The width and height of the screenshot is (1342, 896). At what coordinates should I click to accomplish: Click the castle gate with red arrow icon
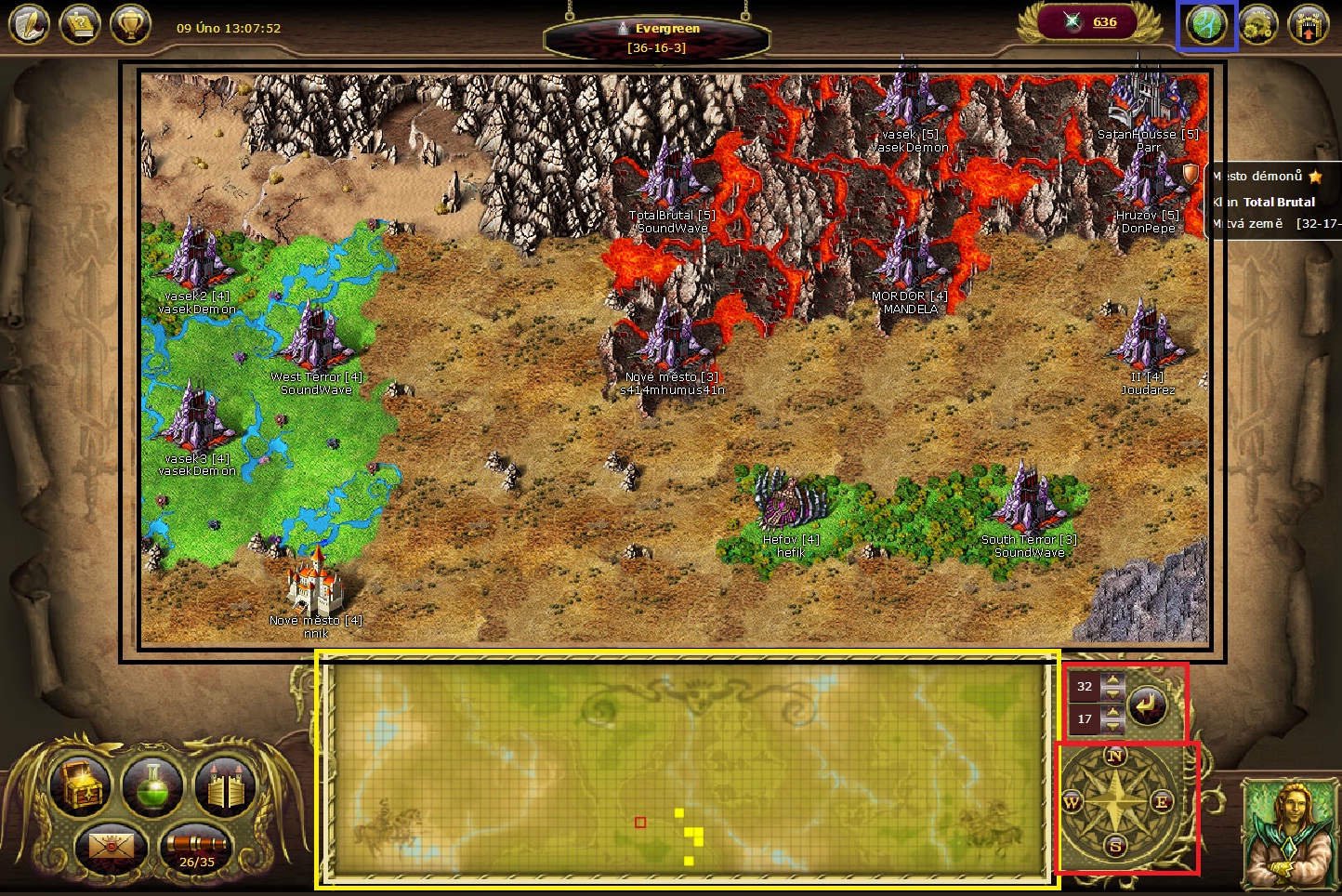click(x=1308, y=26)
